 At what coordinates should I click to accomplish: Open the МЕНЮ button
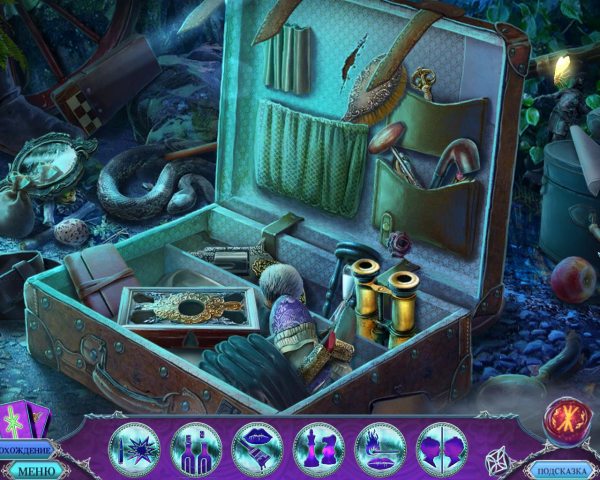tap(36, 470)
